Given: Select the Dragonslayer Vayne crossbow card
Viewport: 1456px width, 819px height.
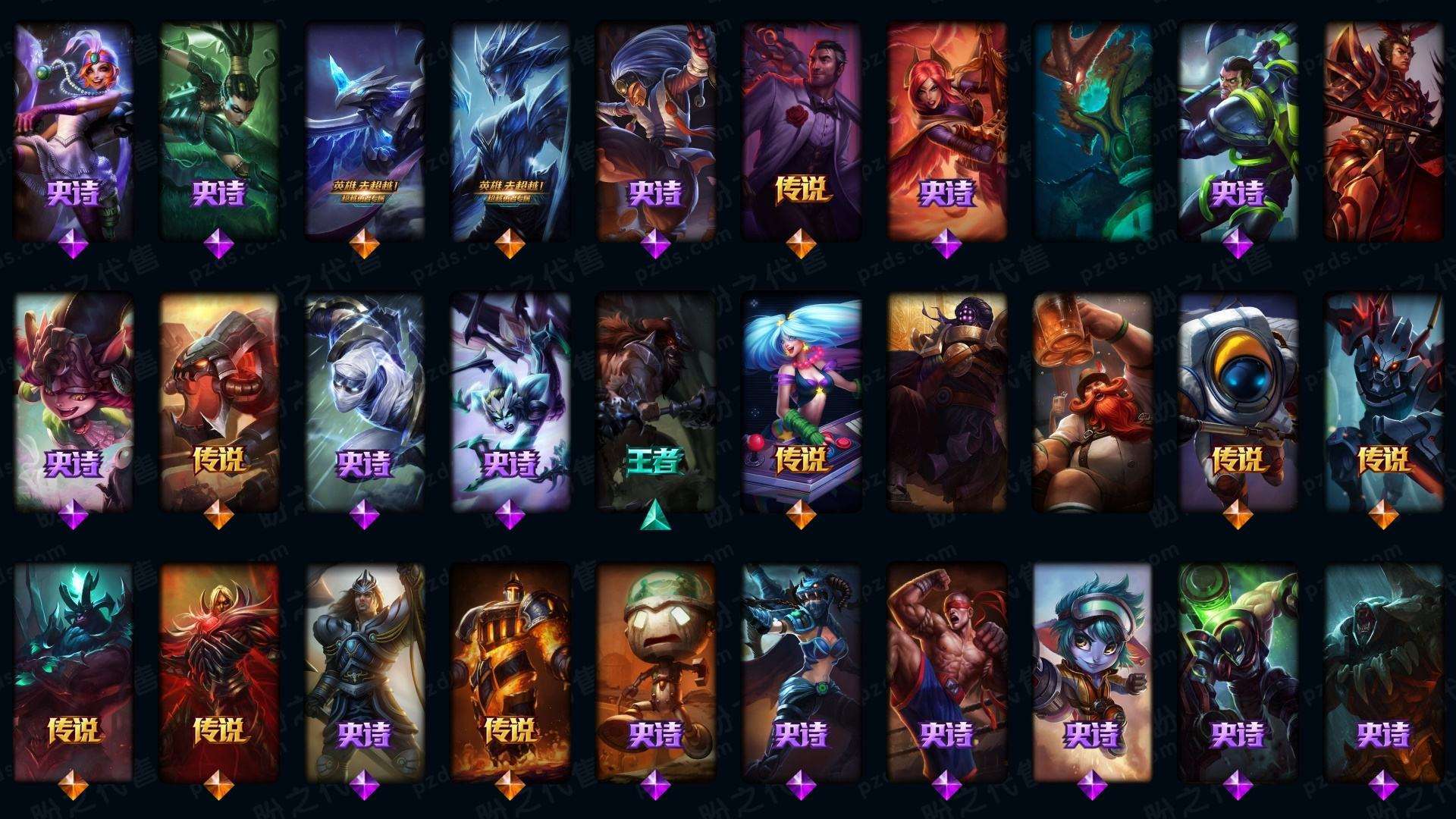Looking at the screenshot, I should coord(801,671).
